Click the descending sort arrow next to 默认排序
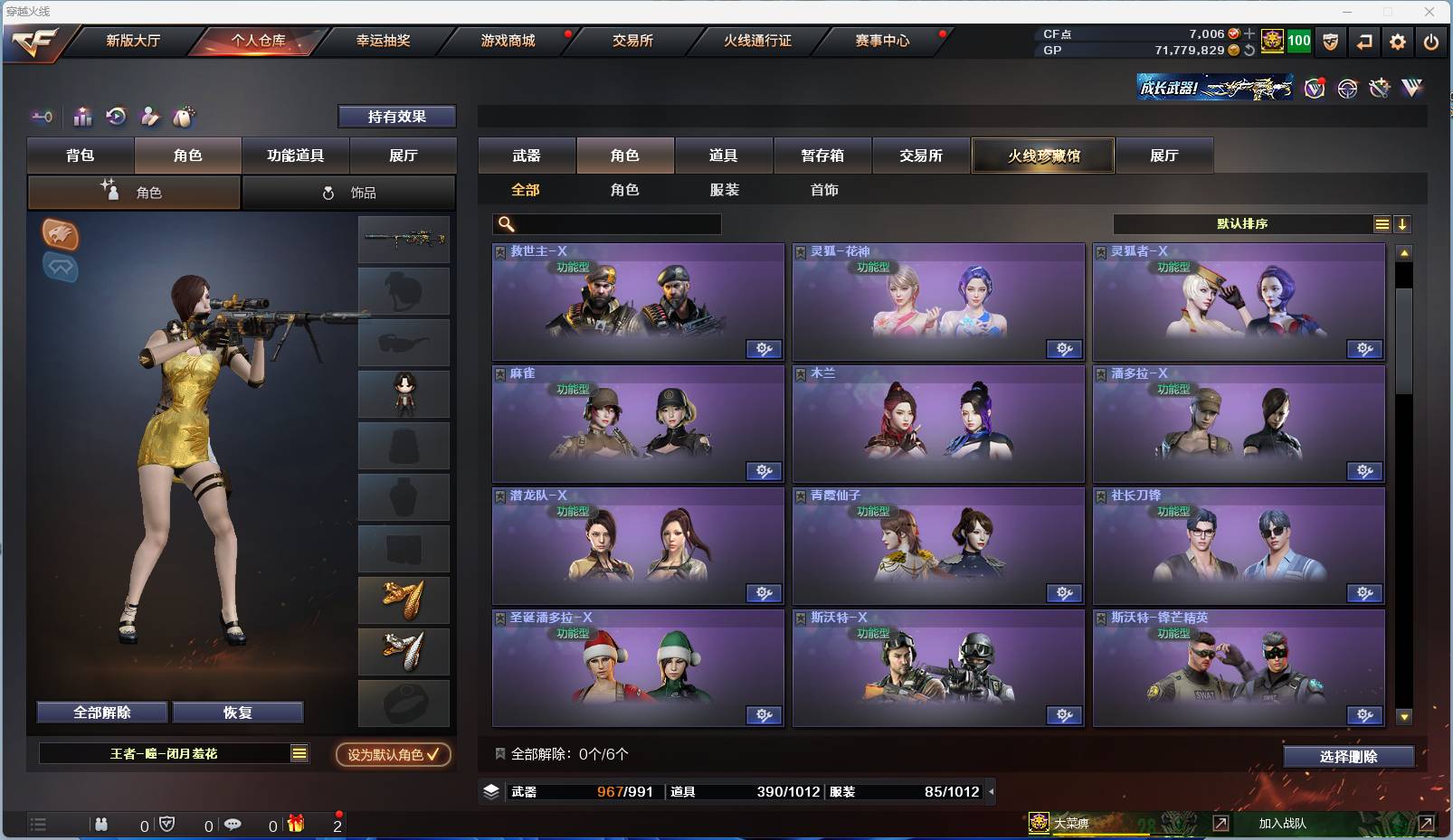The height and width of the screenshot is (840, 1453). (x=1403, y=224)
